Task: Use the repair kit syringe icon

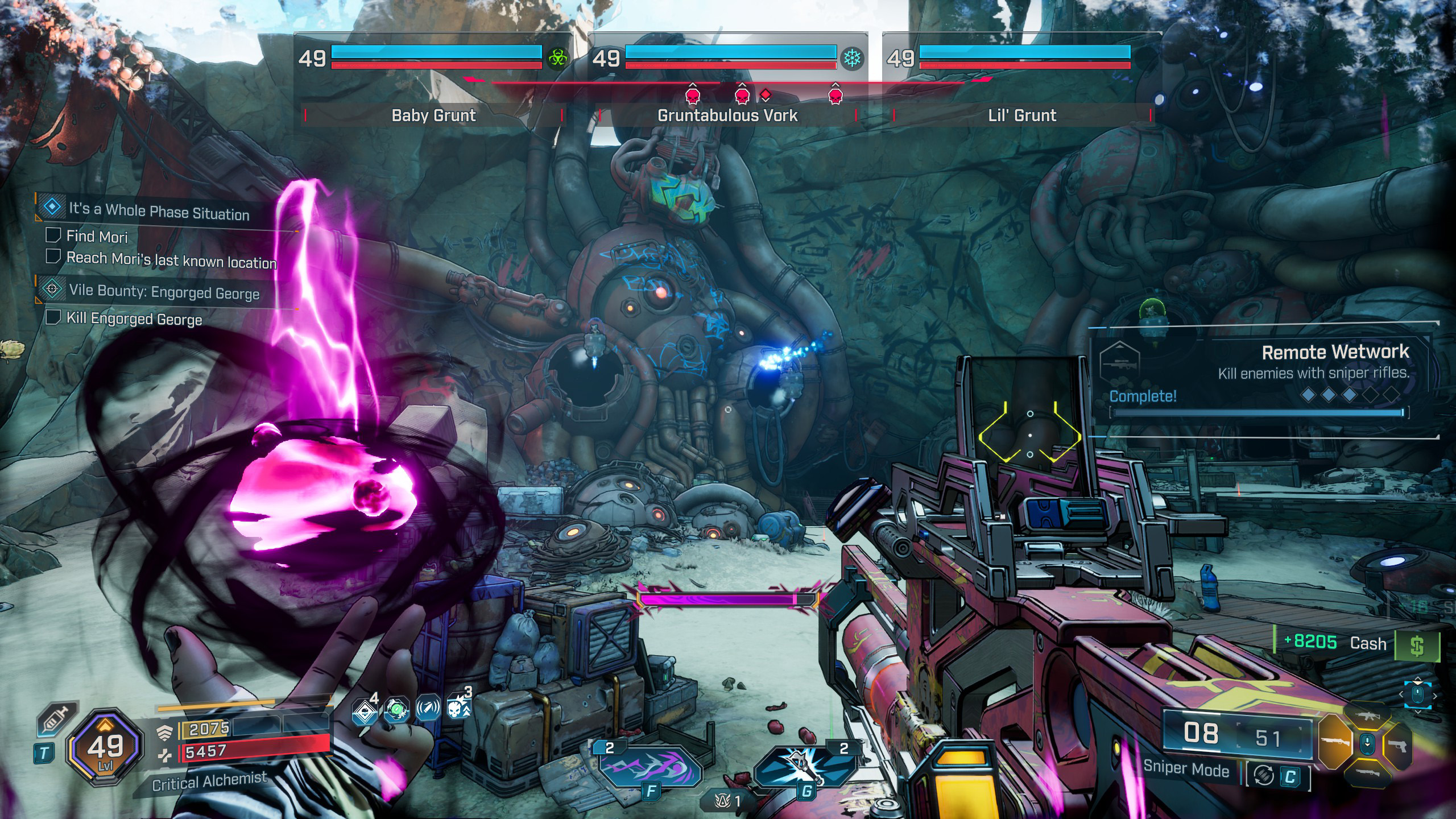Action: (x=57, y=721)
